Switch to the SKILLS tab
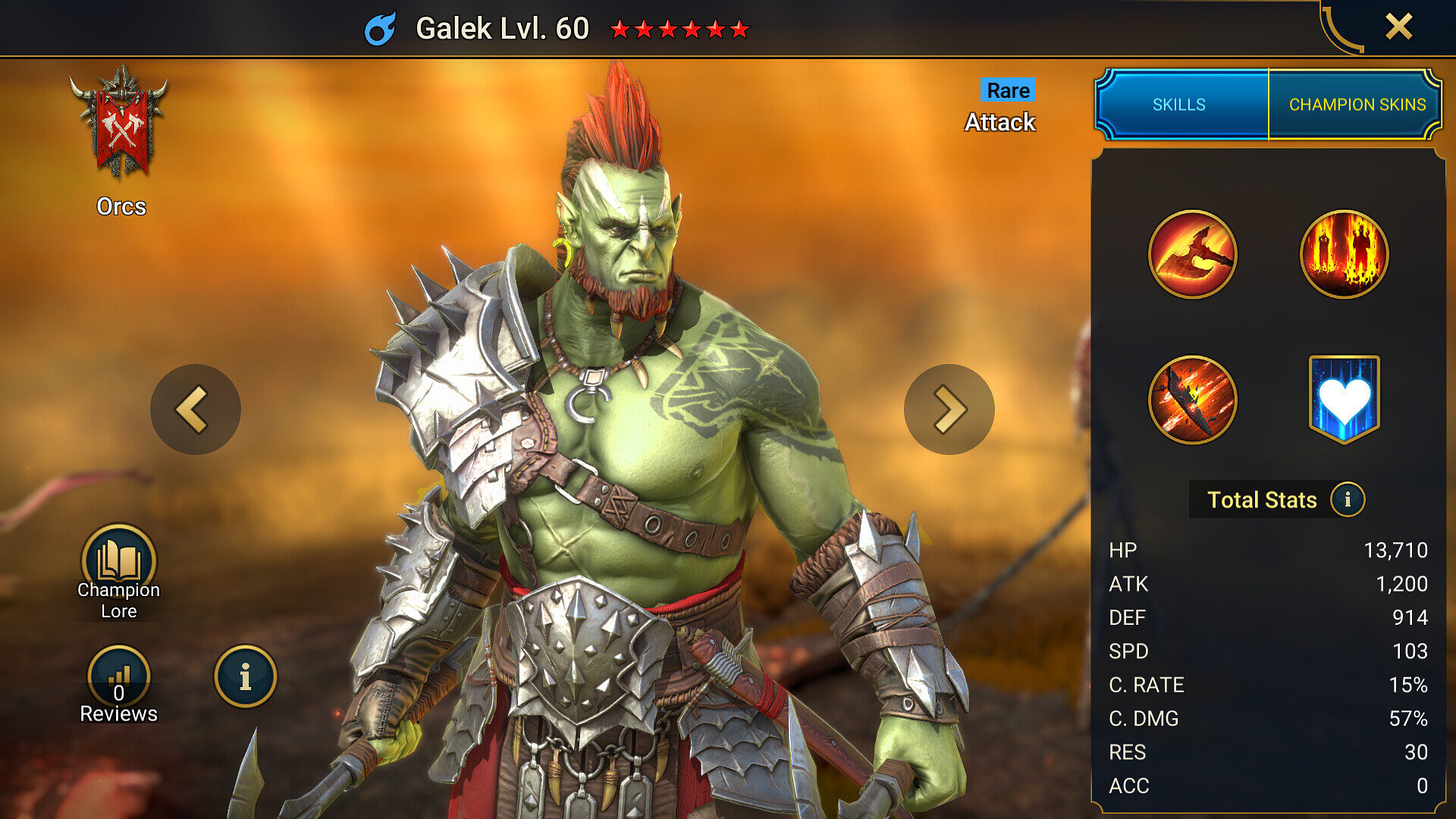1456x819 pixels. coord(1181,105)
